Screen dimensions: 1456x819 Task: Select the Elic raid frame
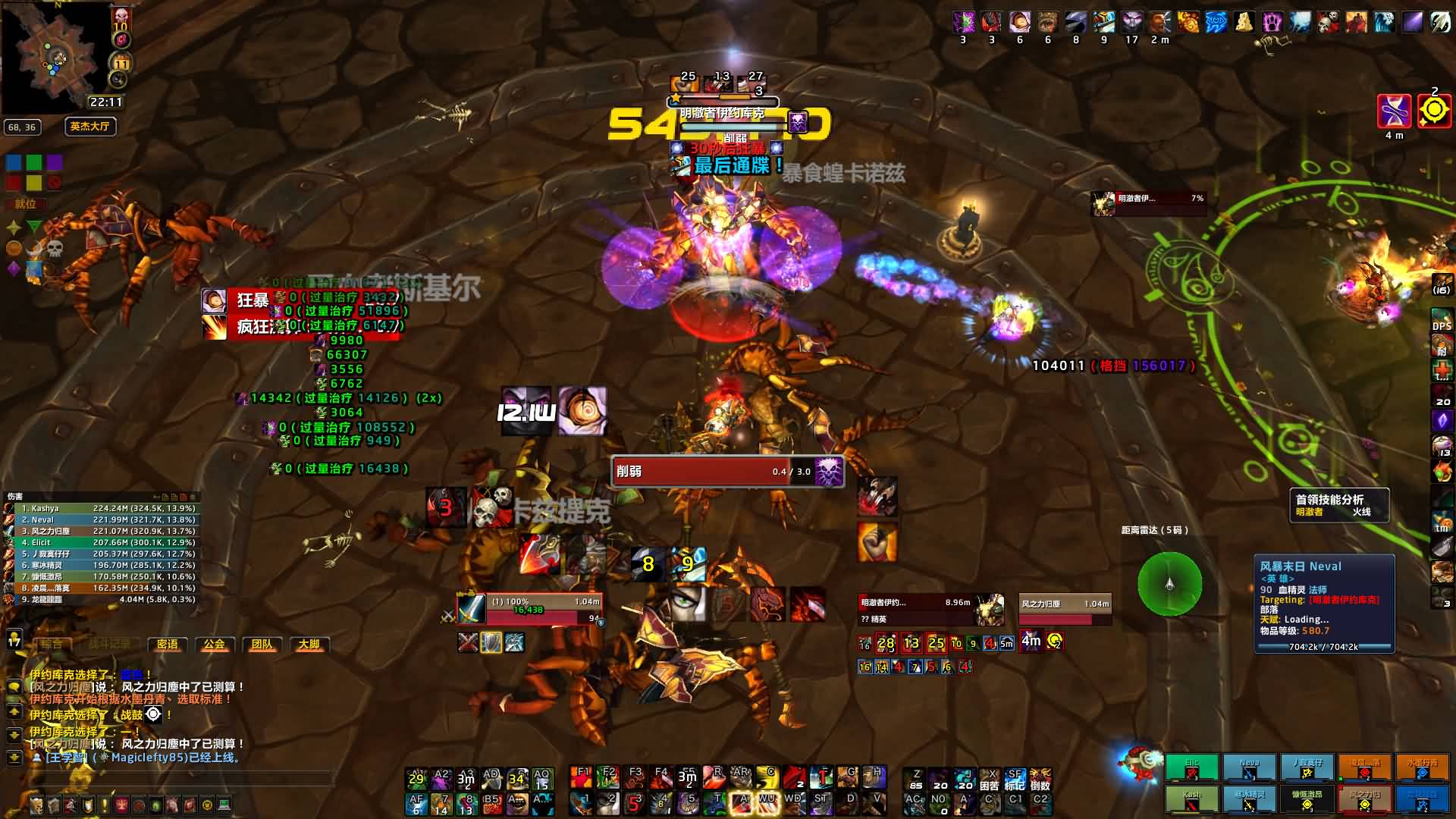click(1191, 767)
